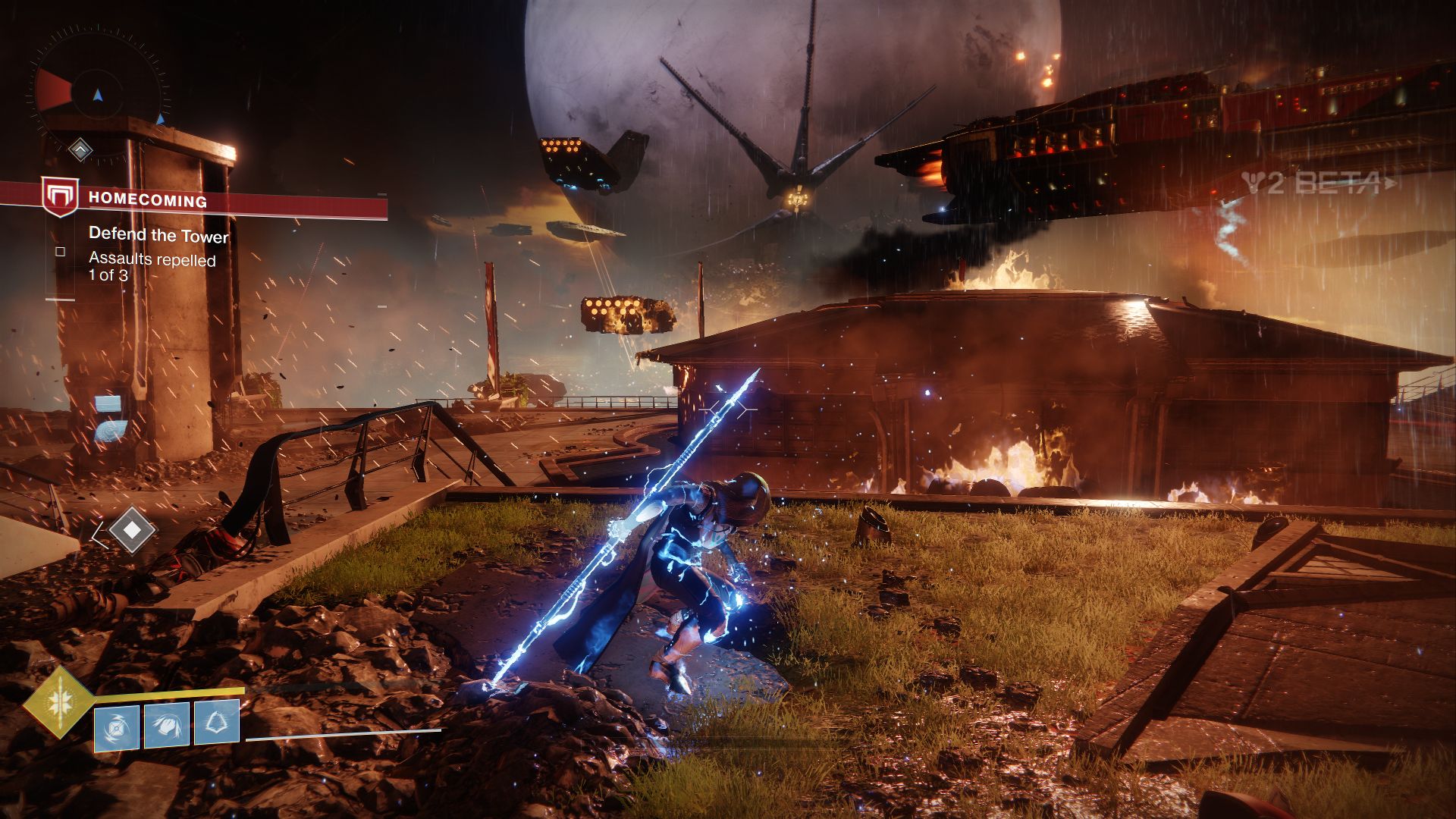The width and height of the screenshot is (1456, 819).
Task: Expand the chevron above the quest marker
Action: pos(80,150)
